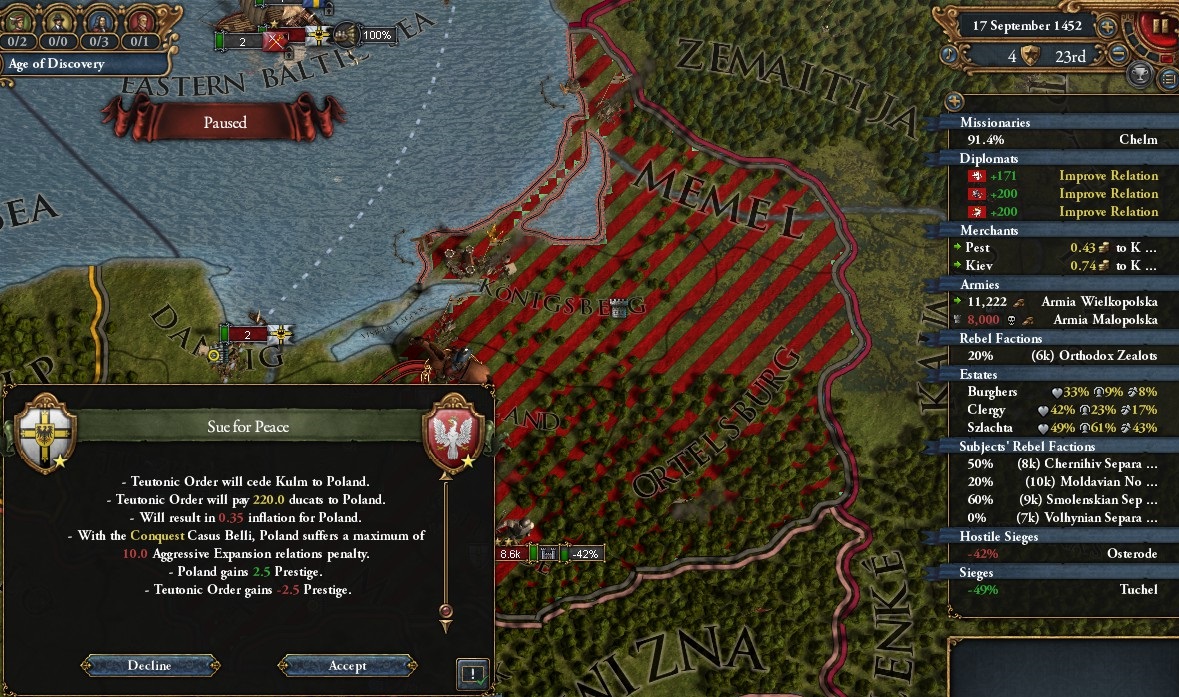The height and width of the screenshot is (697, 1179).
Task: Decline the Sue for Peace proposal
Action: tap(149, 666)
